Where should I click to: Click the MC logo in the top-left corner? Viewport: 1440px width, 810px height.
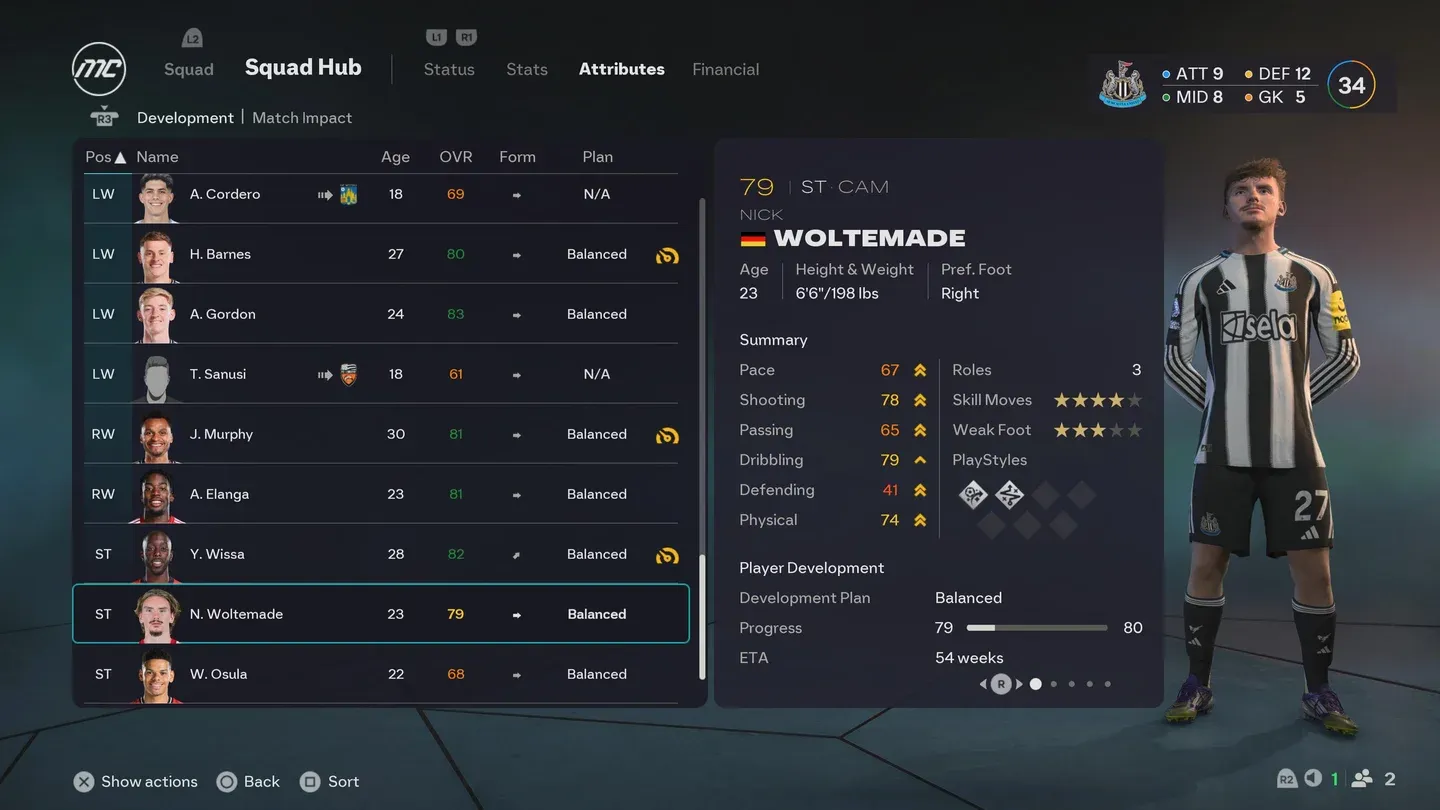[98, 68]
